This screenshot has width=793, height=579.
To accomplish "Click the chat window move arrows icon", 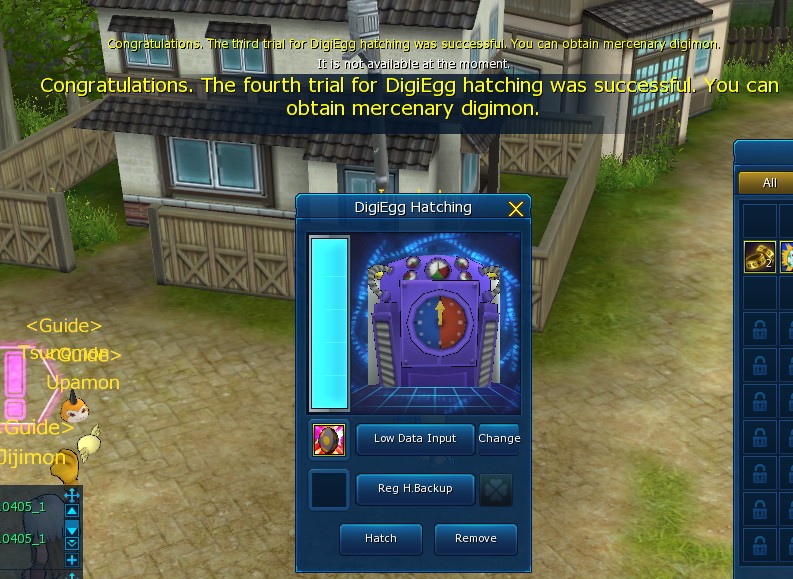I will click(72, 496).
